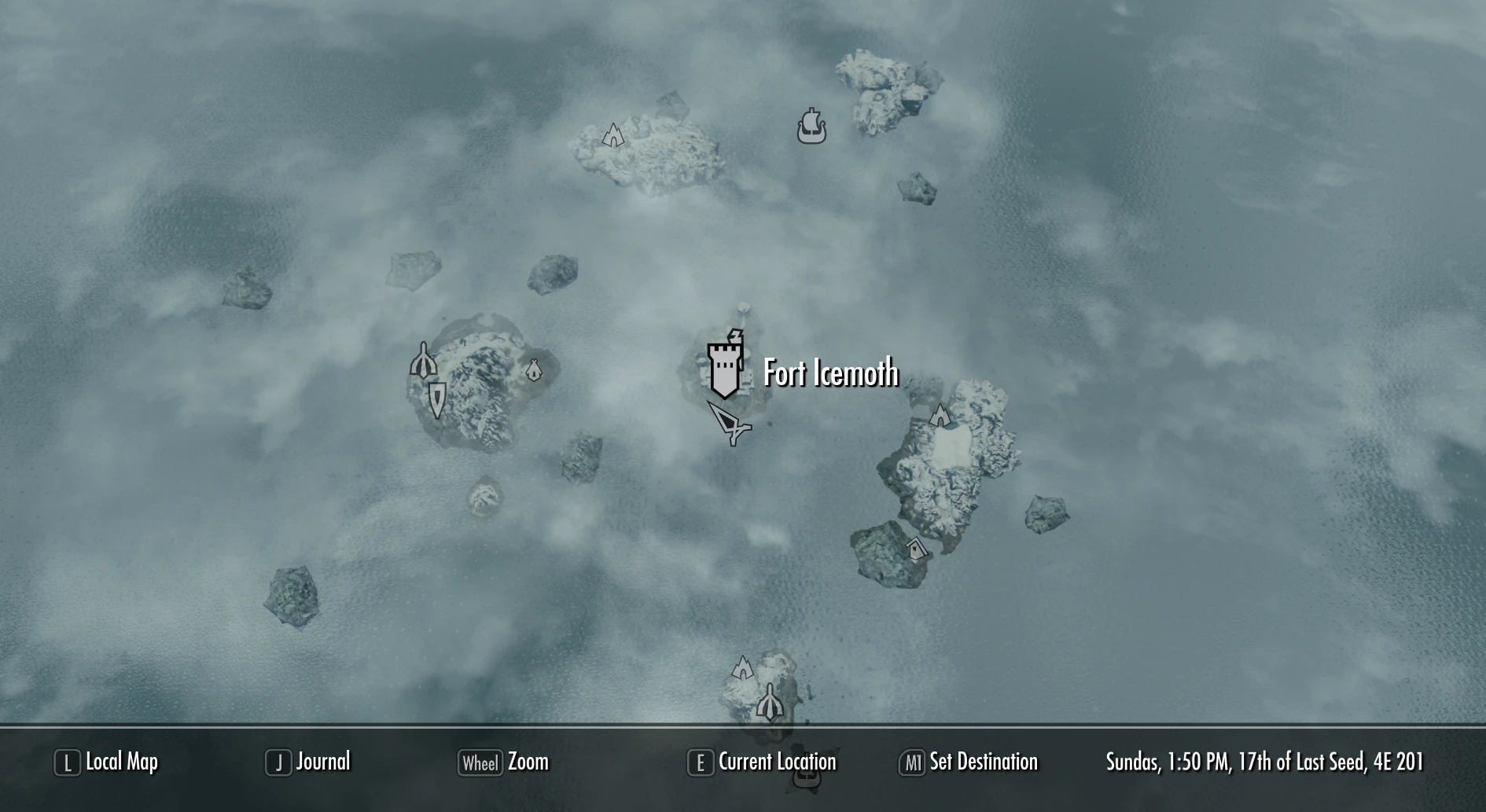Activate the Set Destination option
Viewport: 1486px width, 812px height.
pos(969,762)
